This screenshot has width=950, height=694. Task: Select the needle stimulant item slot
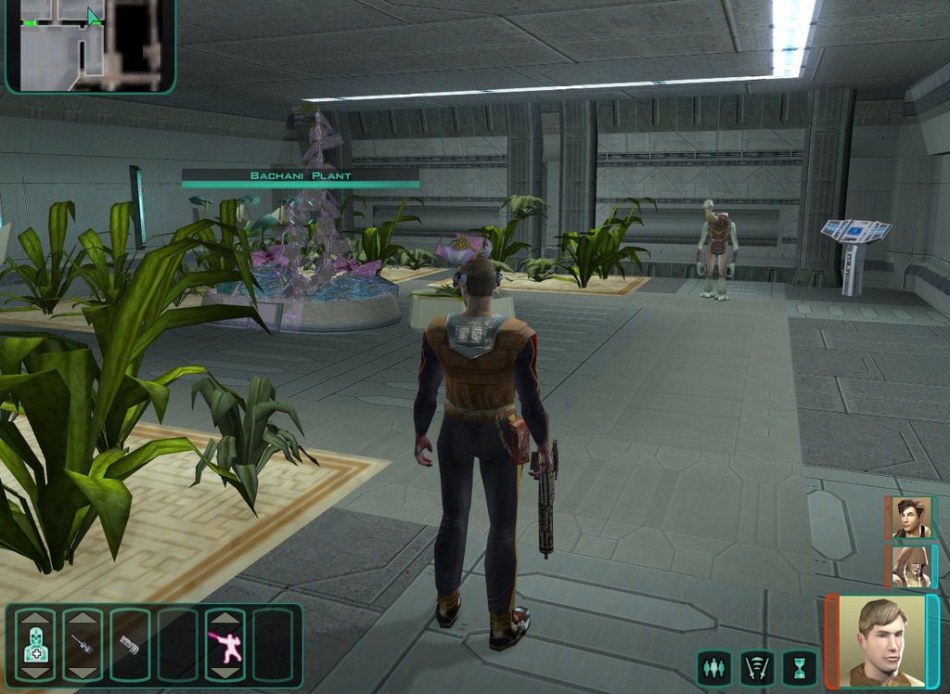(x=82, y=646)
